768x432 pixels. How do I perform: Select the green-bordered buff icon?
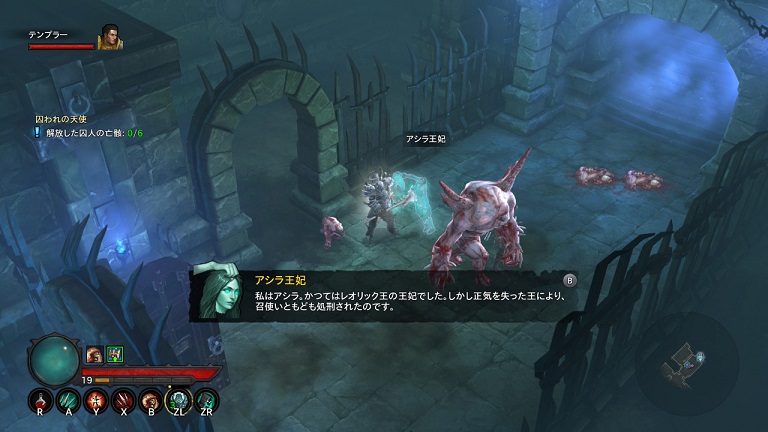point(114,354)
